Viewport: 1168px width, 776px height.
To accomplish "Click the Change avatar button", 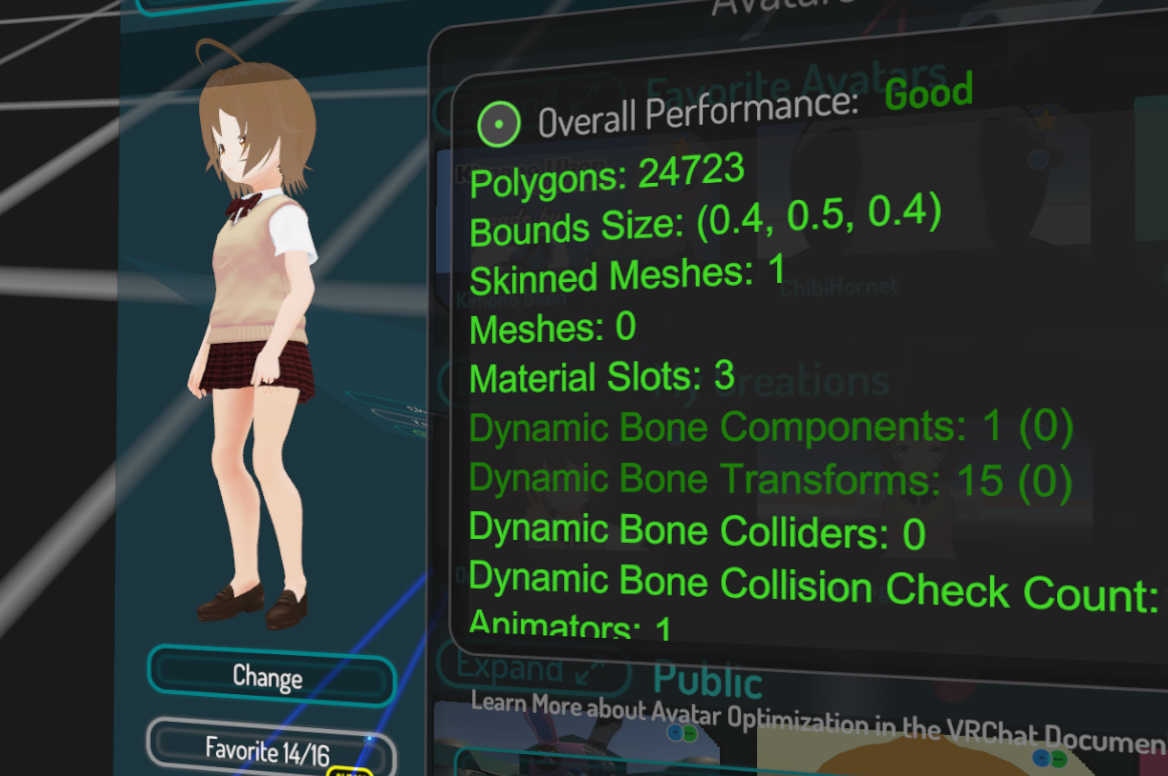I will tap(268, 677).
